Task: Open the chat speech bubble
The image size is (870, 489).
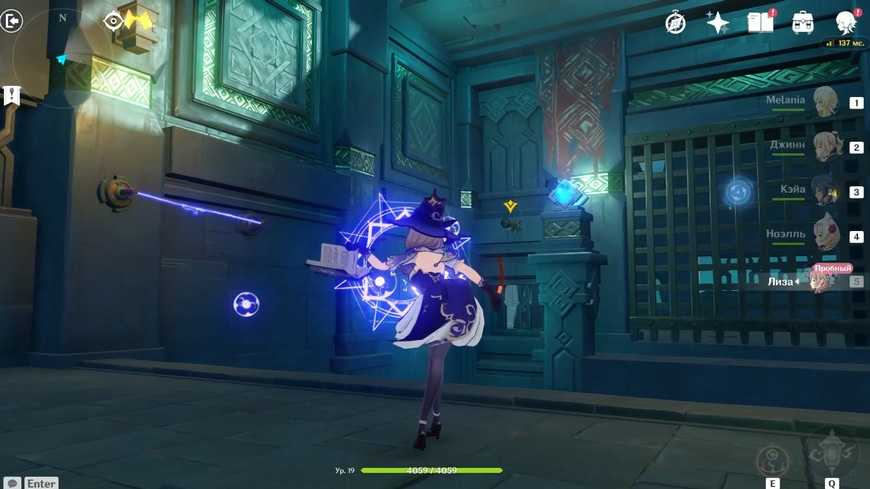Action: click(x=12, y=483)
